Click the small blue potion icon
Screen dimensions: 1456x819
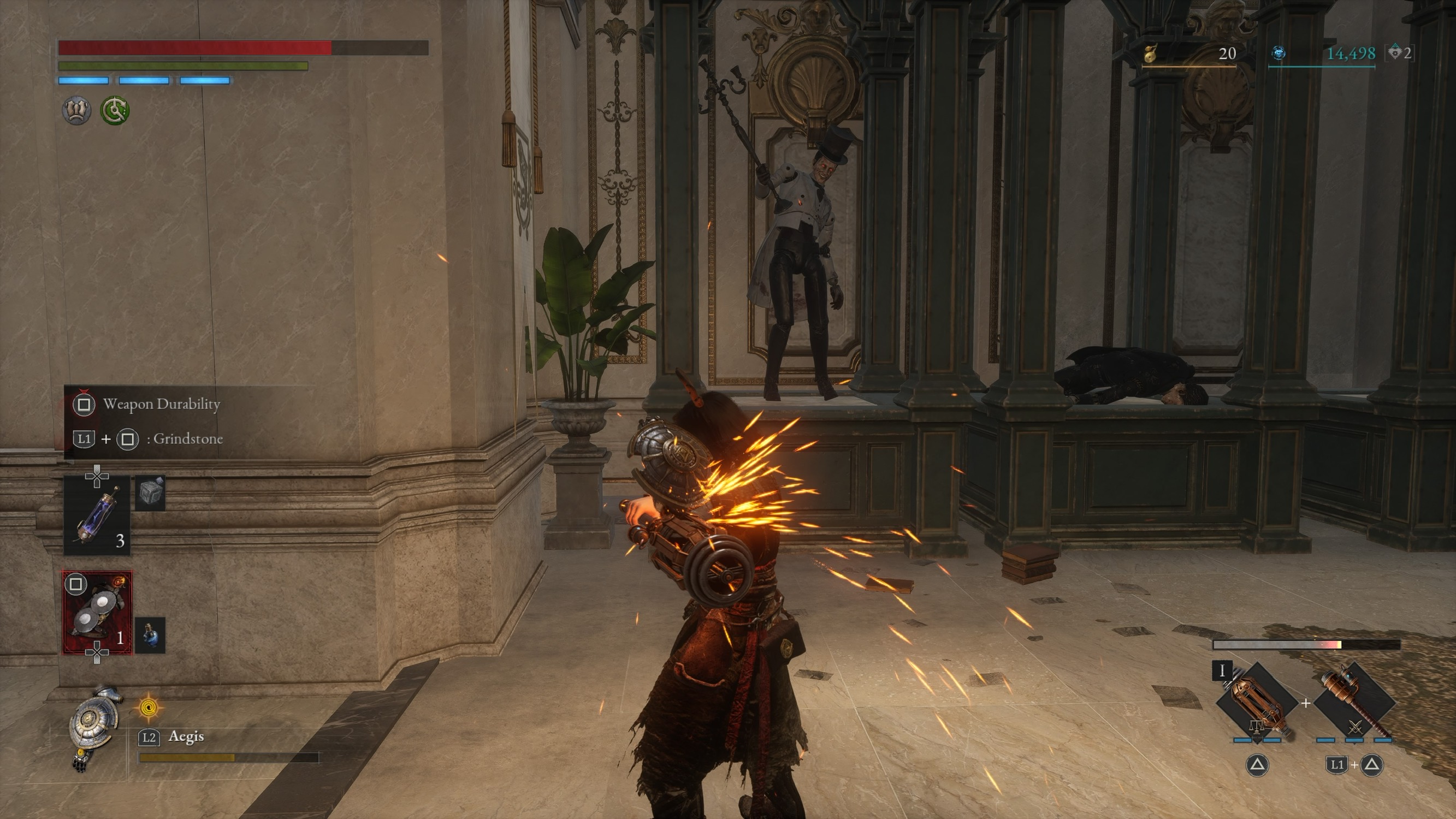coord(150,635)
